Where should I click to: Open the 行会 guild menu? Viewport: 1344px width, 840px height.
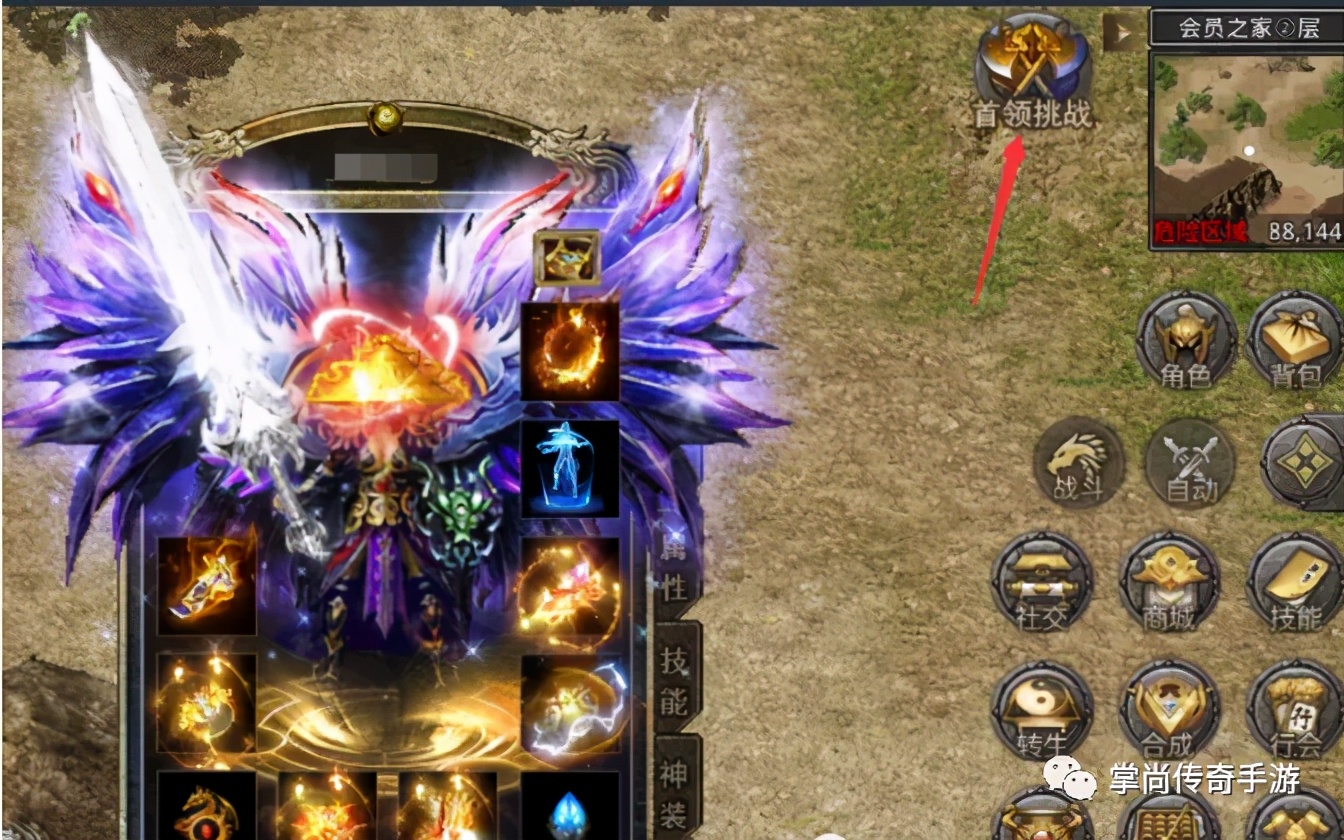(1295, 709)
